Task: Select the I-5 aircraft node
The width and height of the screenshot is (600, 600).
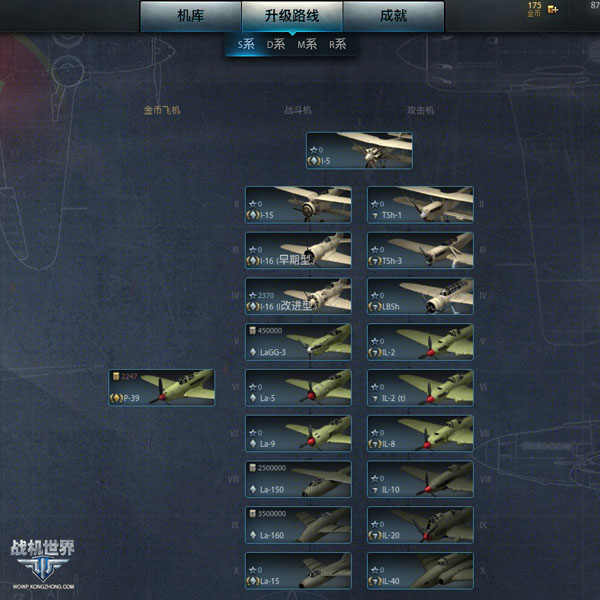Action: coord(359,151)
